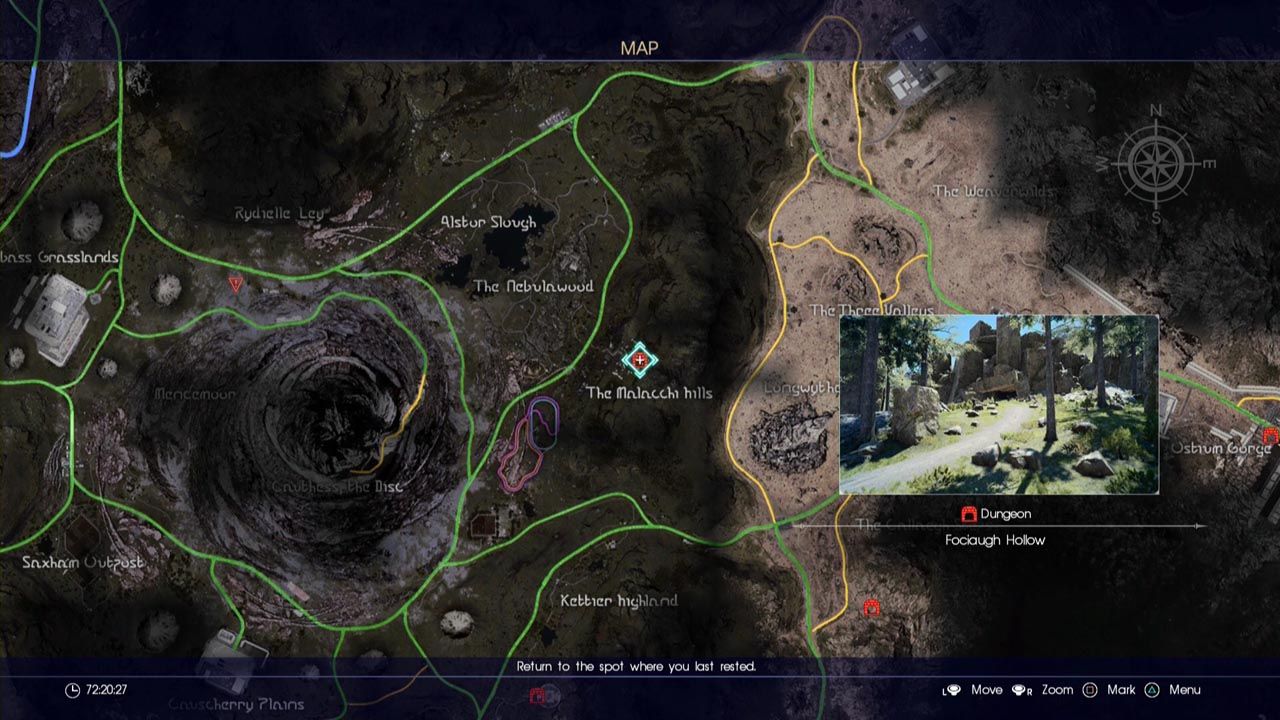The image size is (1280, 720).
Task: Expand the Alstor Slough area label
Action: point(487,223)
